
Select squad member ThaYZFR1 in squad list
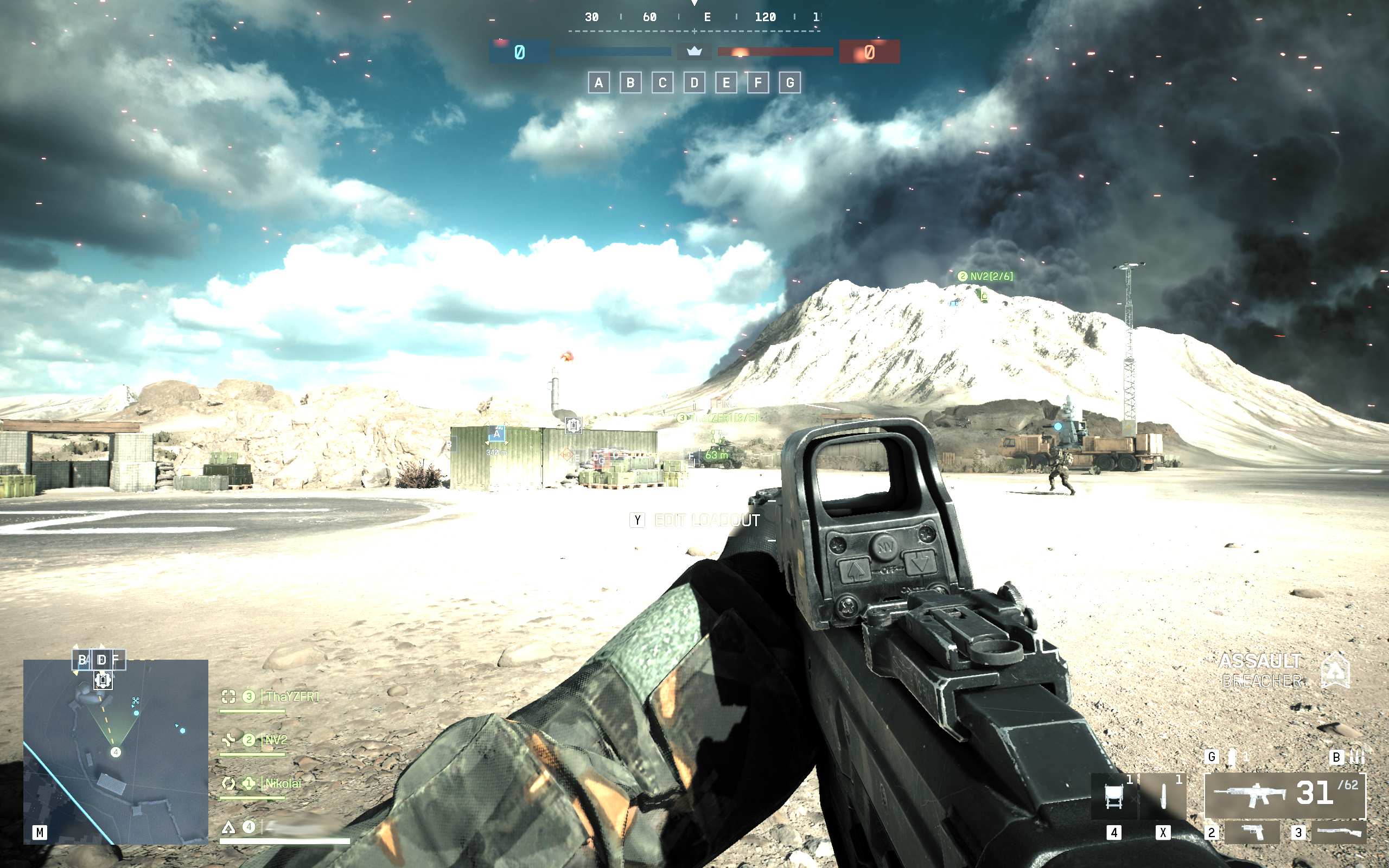pyautogui.click(x=291, y=697)
